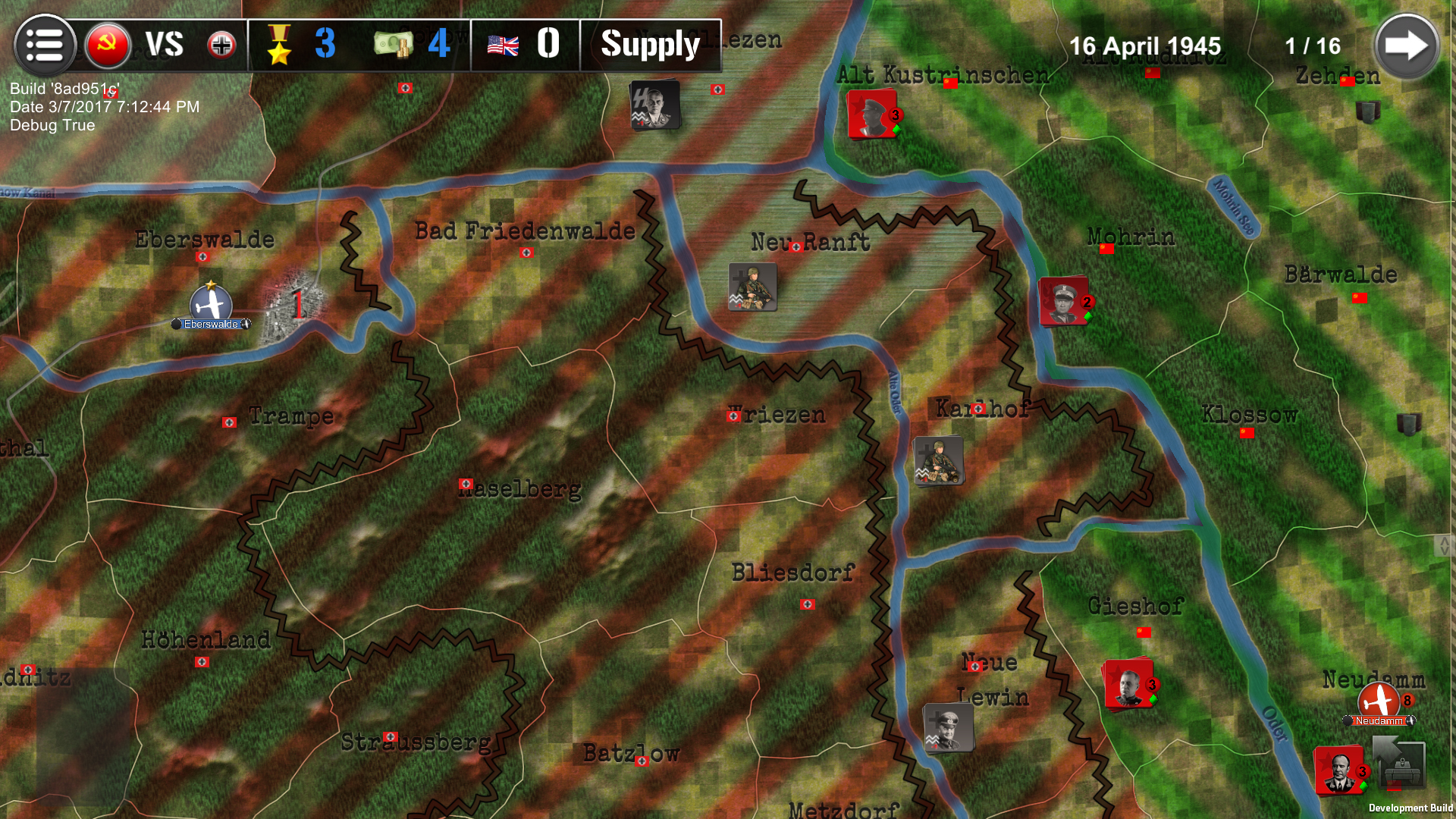
Task: Select the Neudamm airbase aircraft icon
Action: click(x=1379, y=699)
